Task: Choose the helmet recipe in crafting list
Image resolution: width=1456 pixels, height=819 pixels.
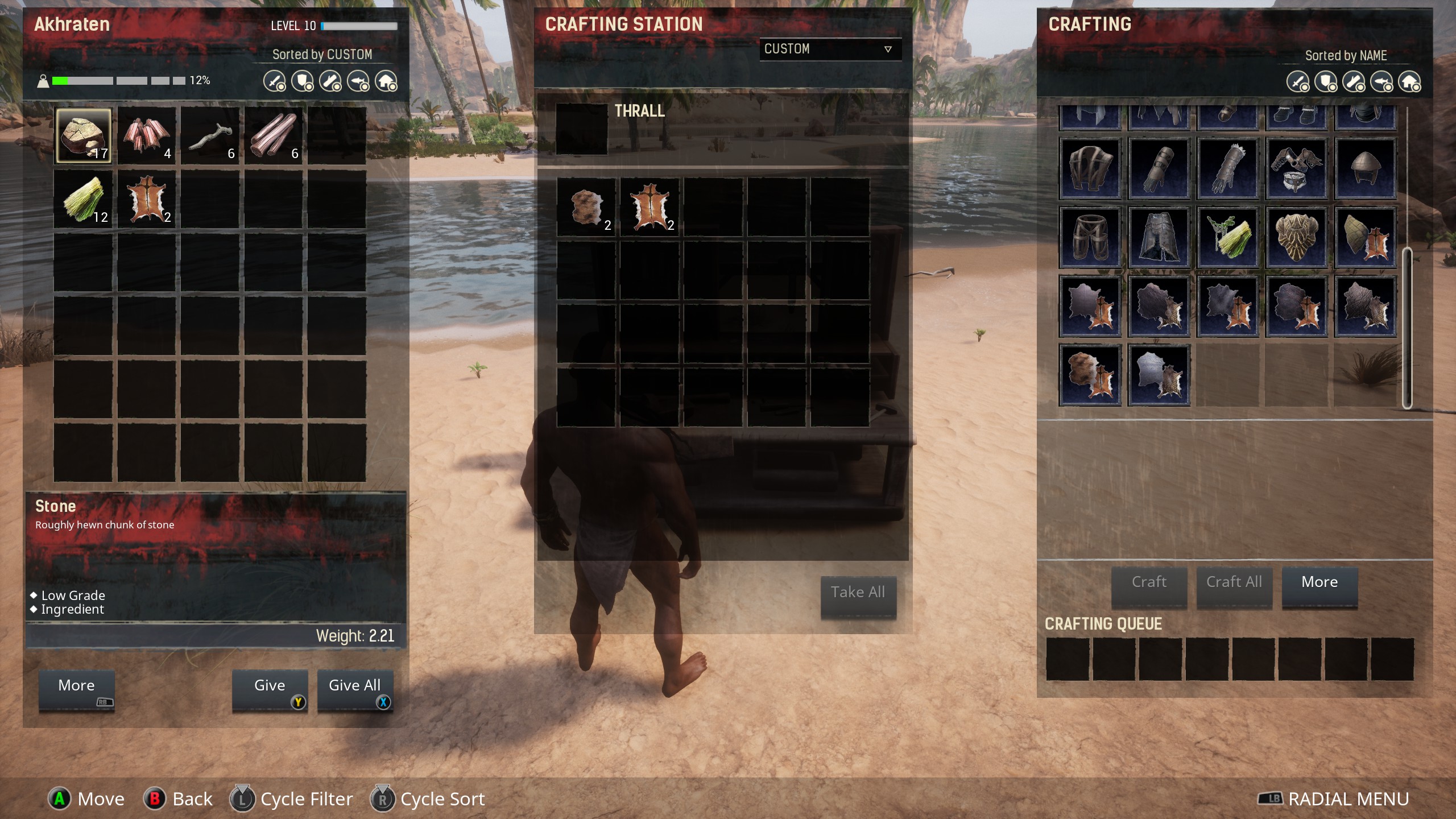Action: [x=1366, y=168]
